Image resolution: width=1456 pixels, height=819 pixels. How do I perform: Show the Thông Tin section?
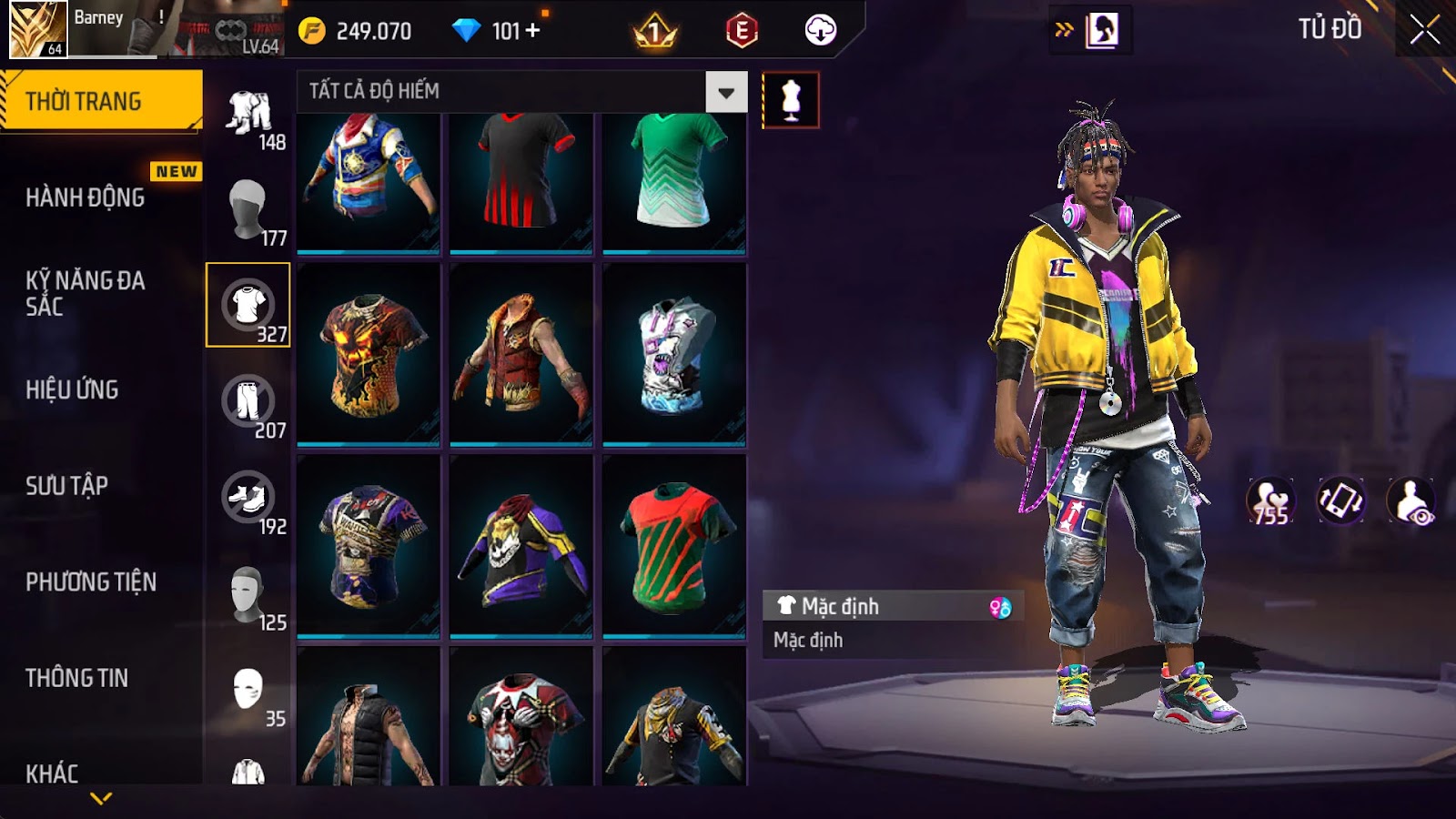[77, 678]
